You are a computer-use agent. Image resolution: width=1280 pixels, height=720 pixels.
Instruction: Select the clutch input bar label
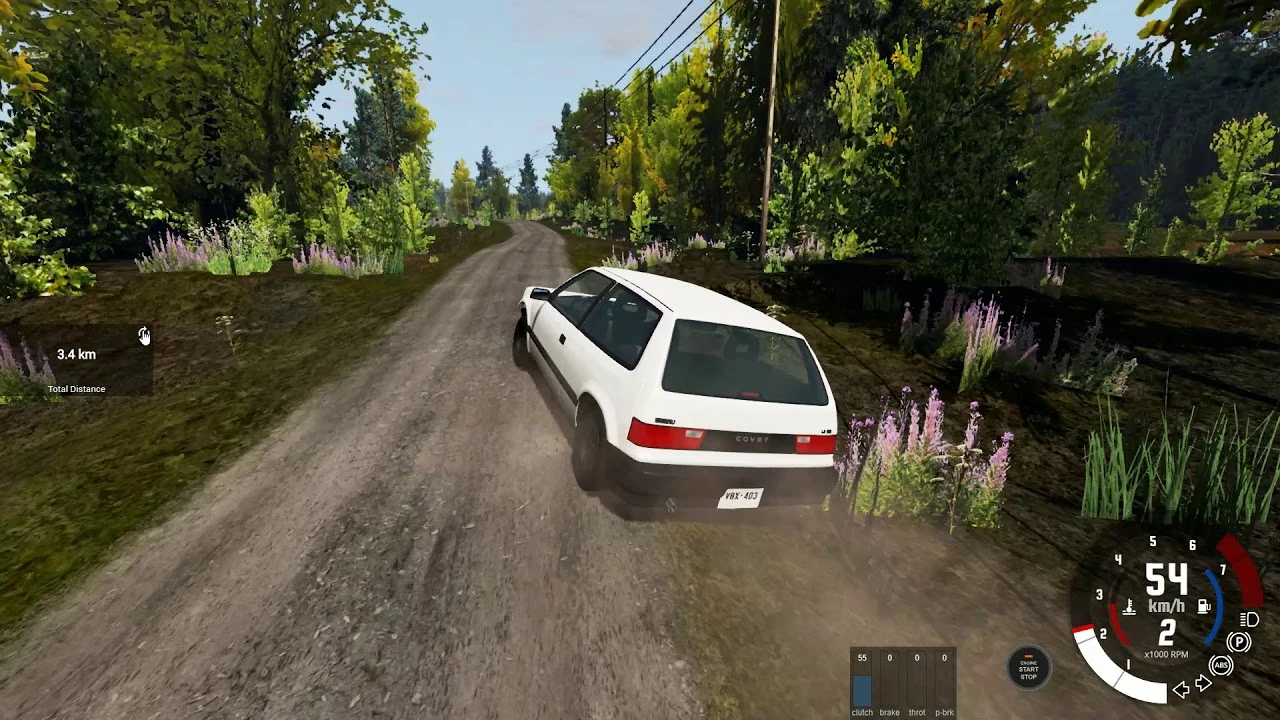[861, 713]
